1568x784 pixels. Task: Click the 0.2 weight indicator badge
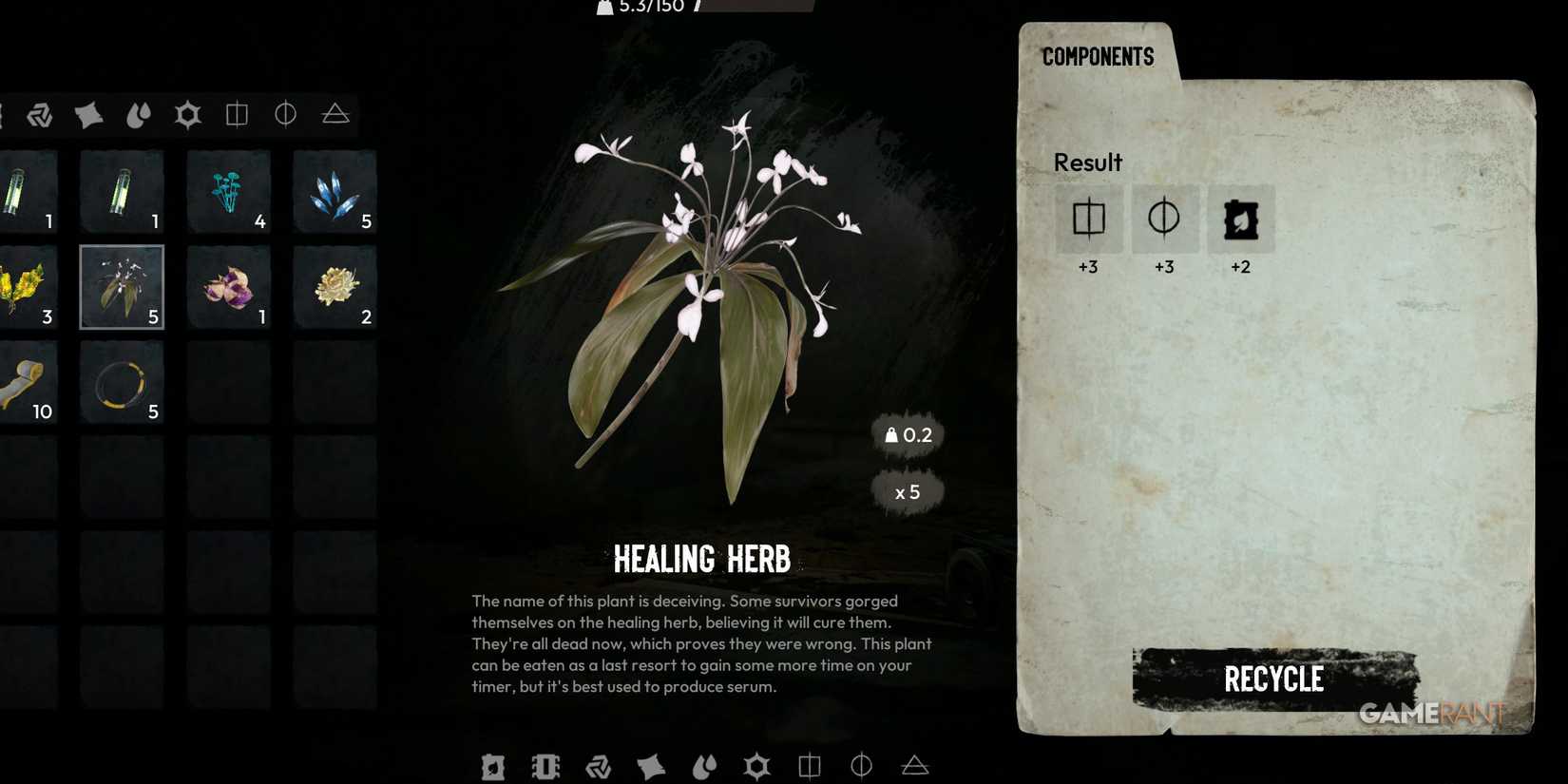point(907,435)
